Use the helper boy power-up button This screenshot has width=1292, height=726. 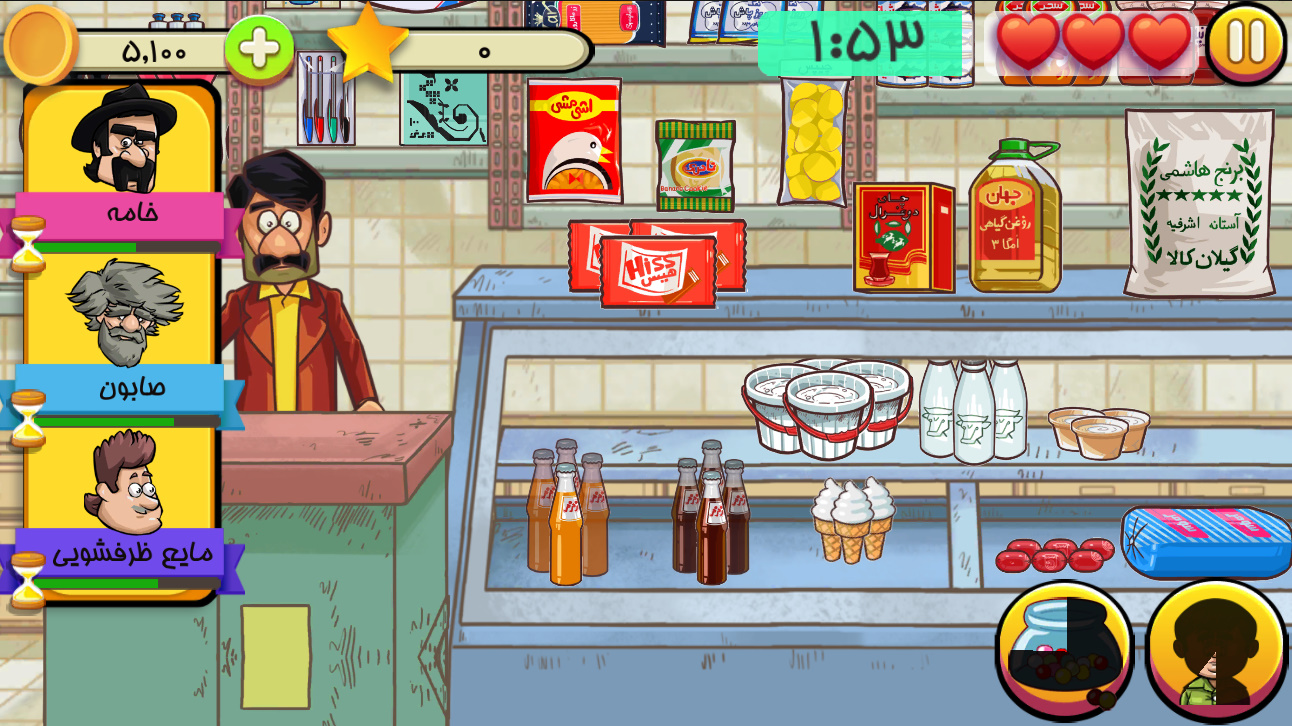coord(1216,650)
